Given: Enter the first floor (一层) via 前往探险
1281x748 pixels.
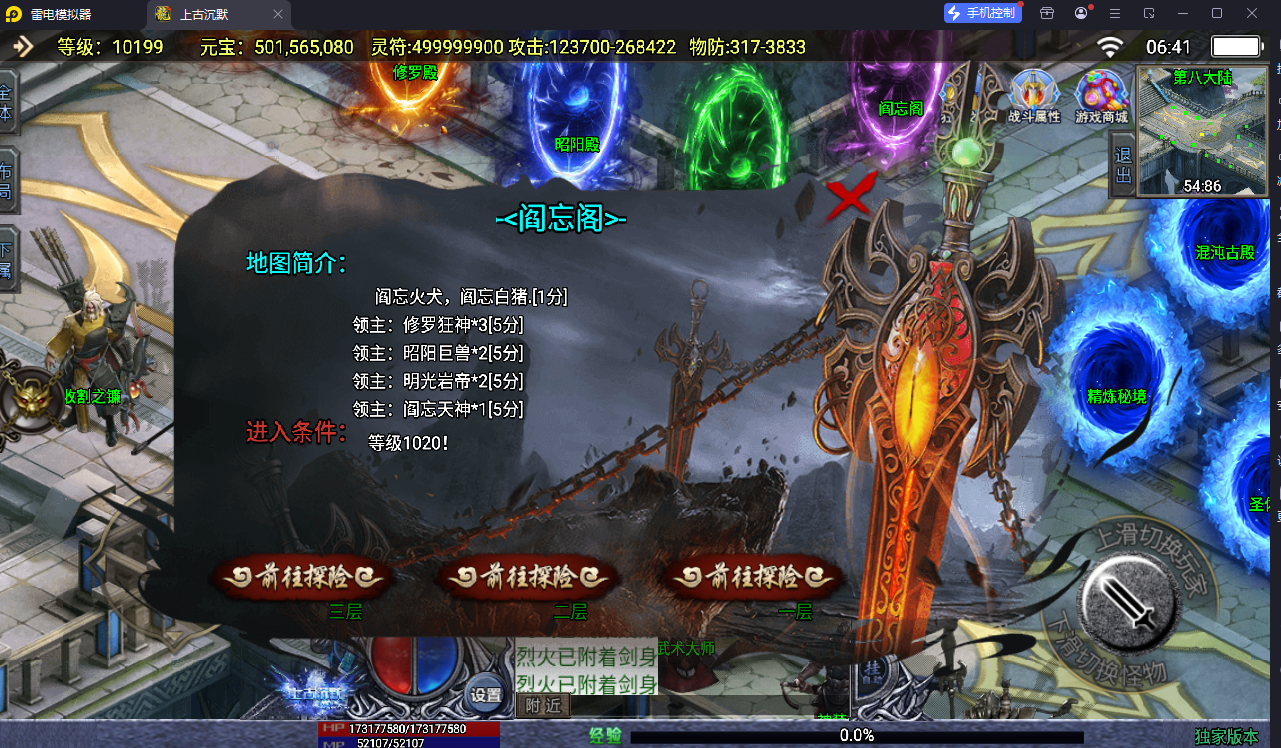Looking at the screenshot, I should tap(754, 578).
